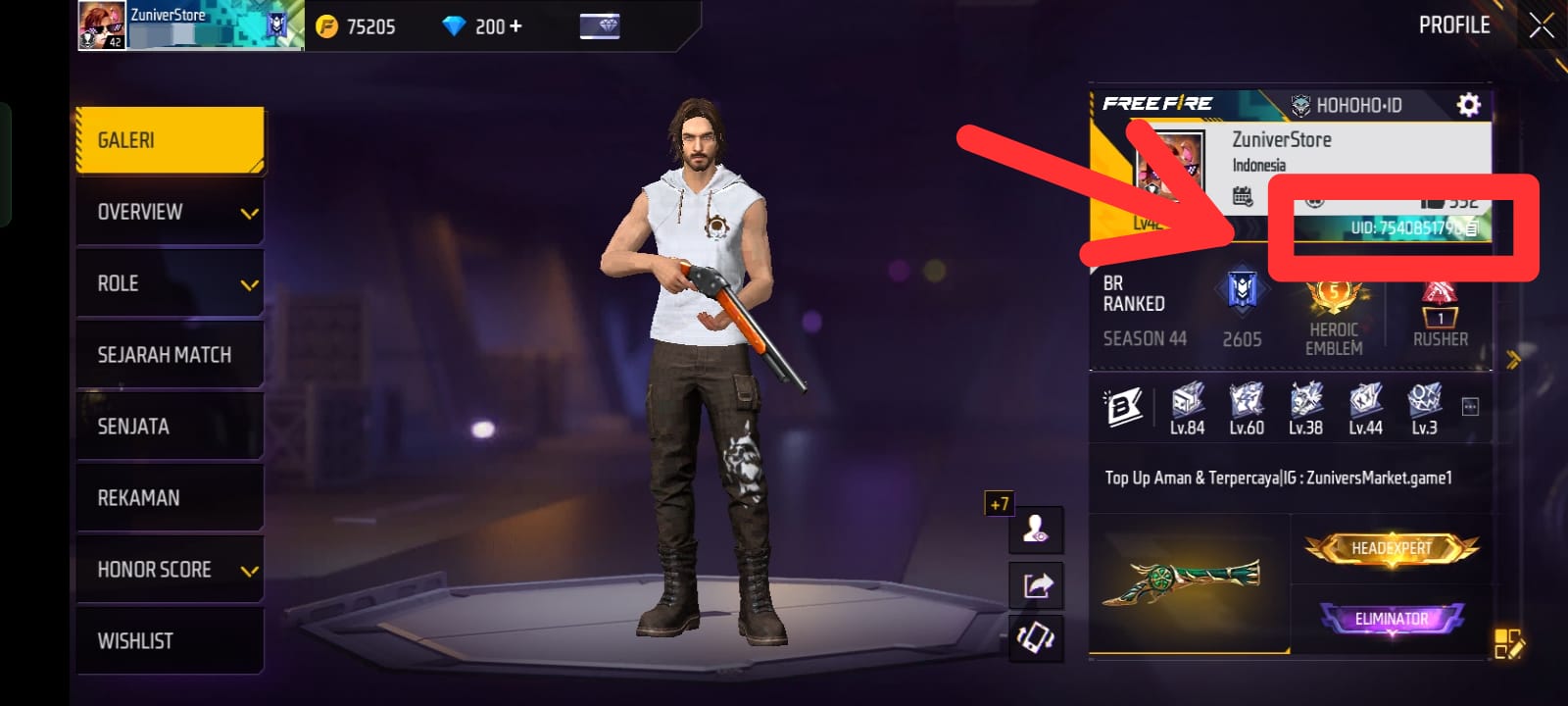Screen dimensions: 1568x706
Task: Copy the UID using the clipboard icon
Action: pos(1471,228)
